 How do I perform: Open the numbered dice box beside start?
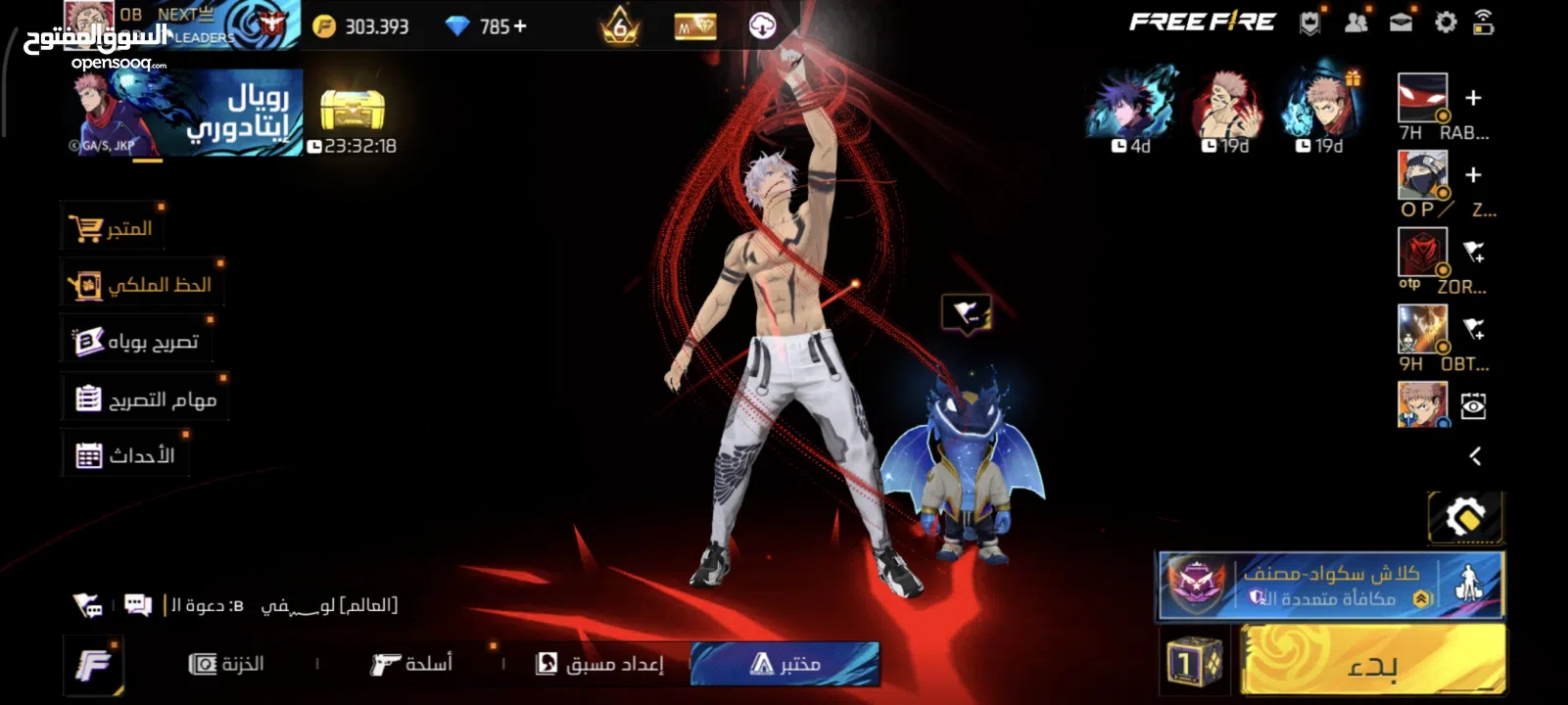pyautogui.click(x=1195, y=663)
